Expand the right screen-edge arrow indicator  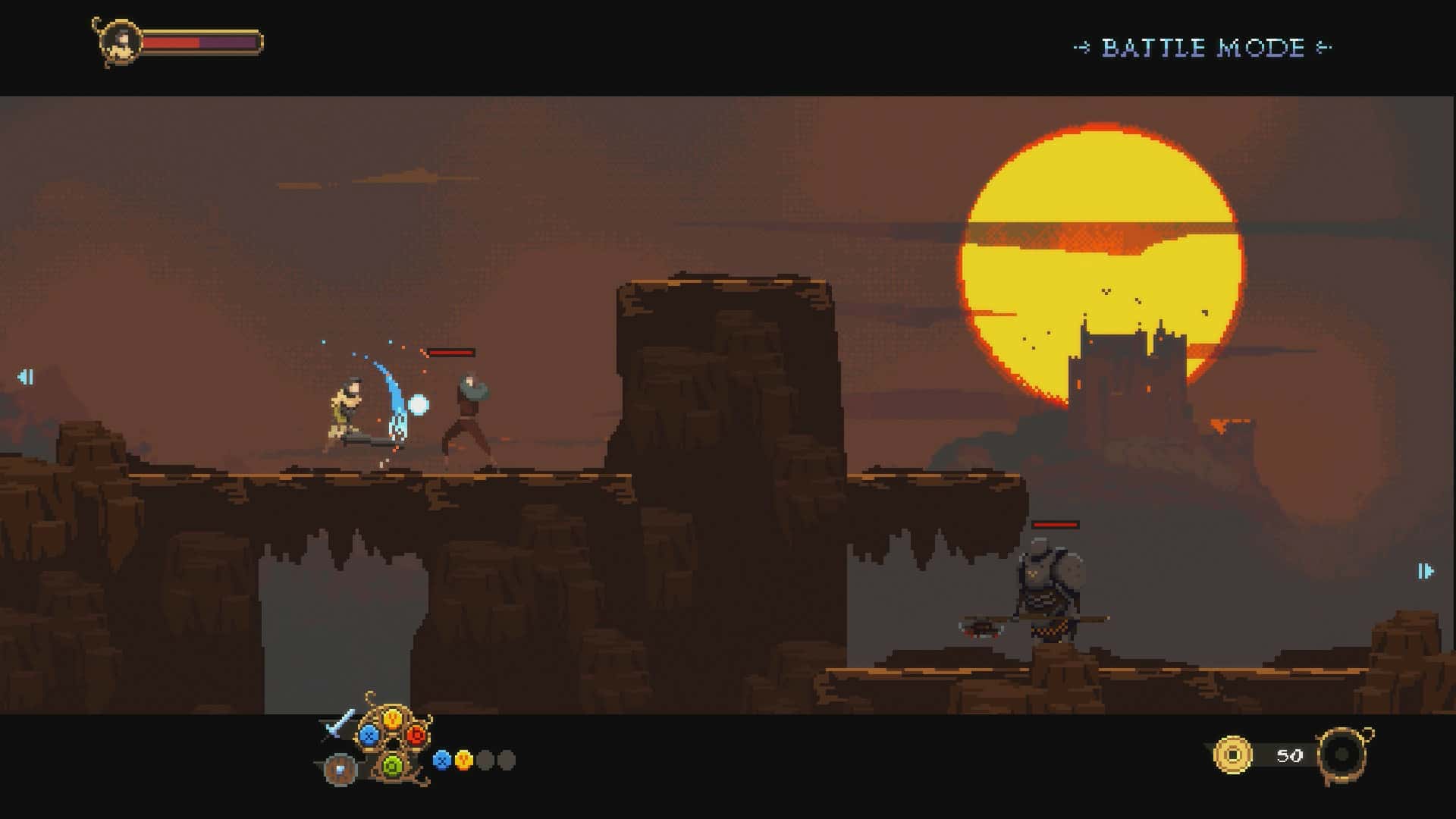[x=1424, y=569]
